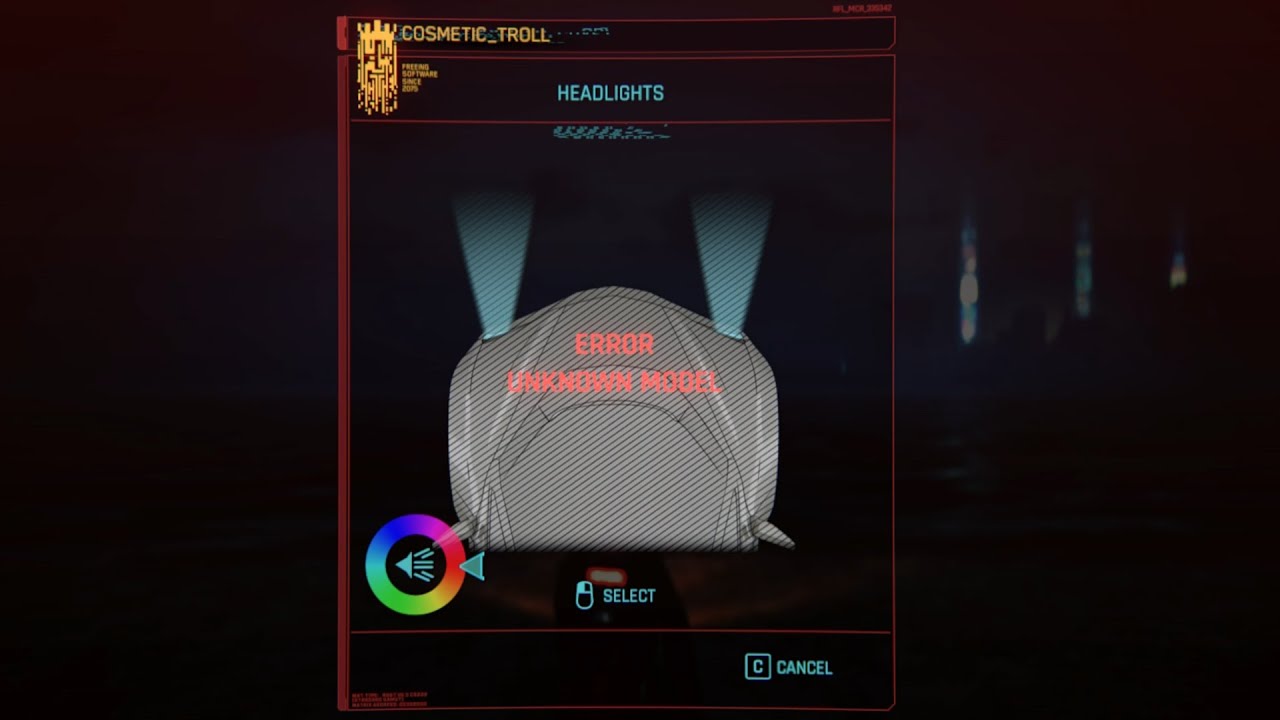Click the COSMETIC_TROLL menu title
The width and height of the screenshot is (1280, 720).
tap(474, 35)
